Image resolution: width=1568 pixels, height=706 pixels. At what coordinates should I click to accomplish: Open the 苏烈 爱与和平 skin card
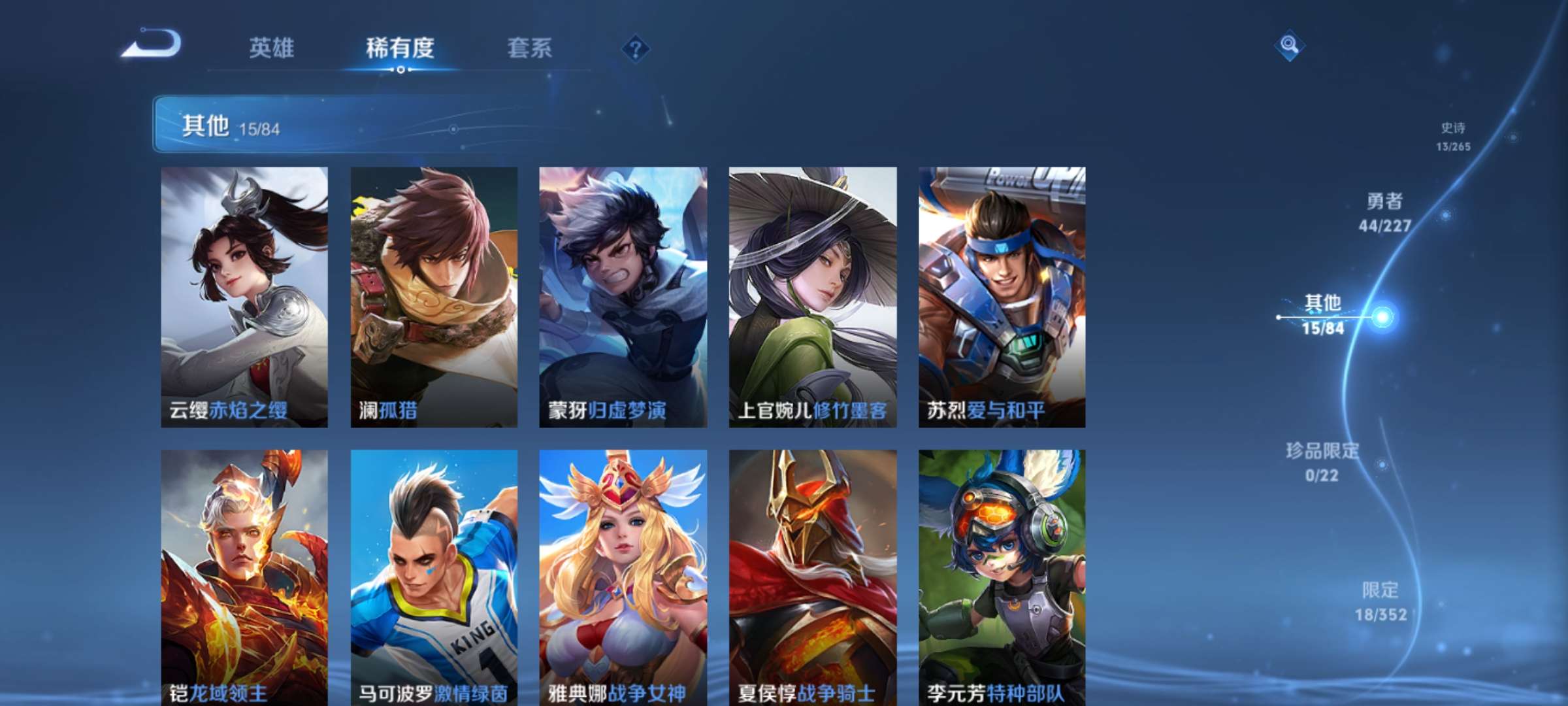tap(1000, 294)
